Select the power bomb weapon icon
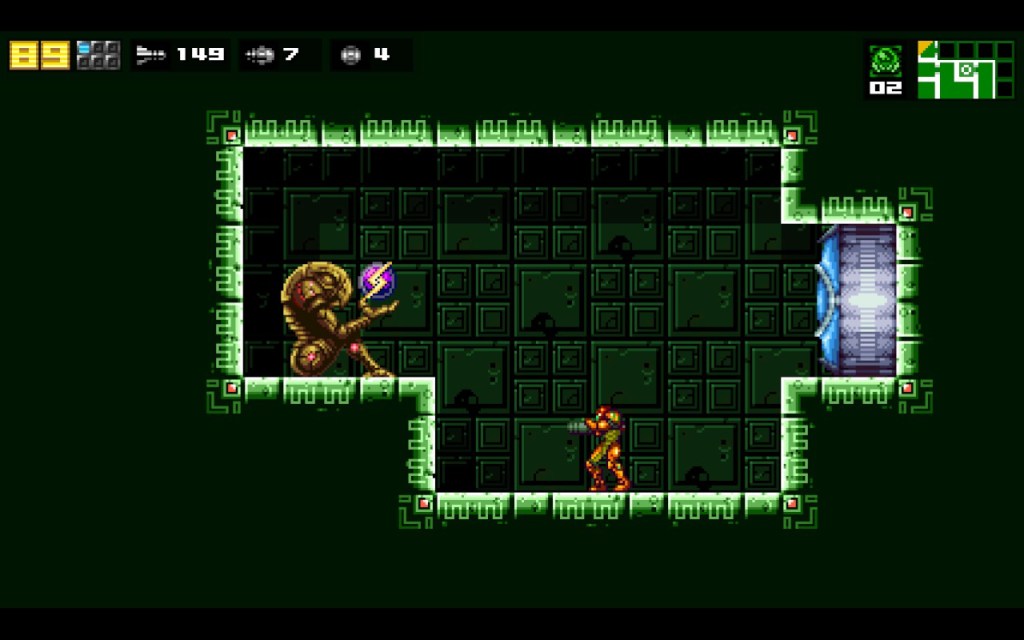This screenshot has width=1024, height=640. coord(350,55)
